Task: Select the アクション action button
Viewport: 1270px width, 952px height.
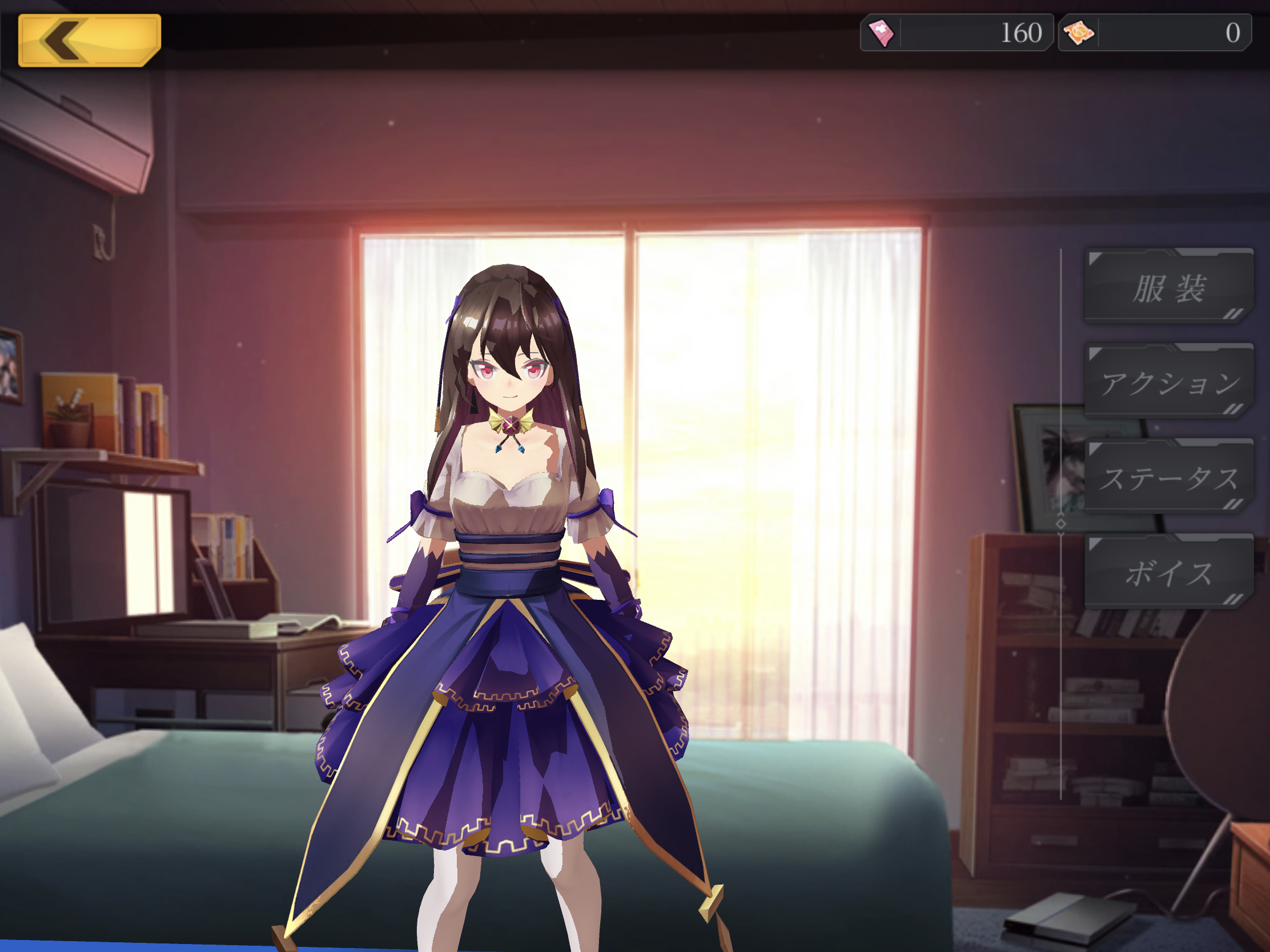Action: tap(1168, 382)
